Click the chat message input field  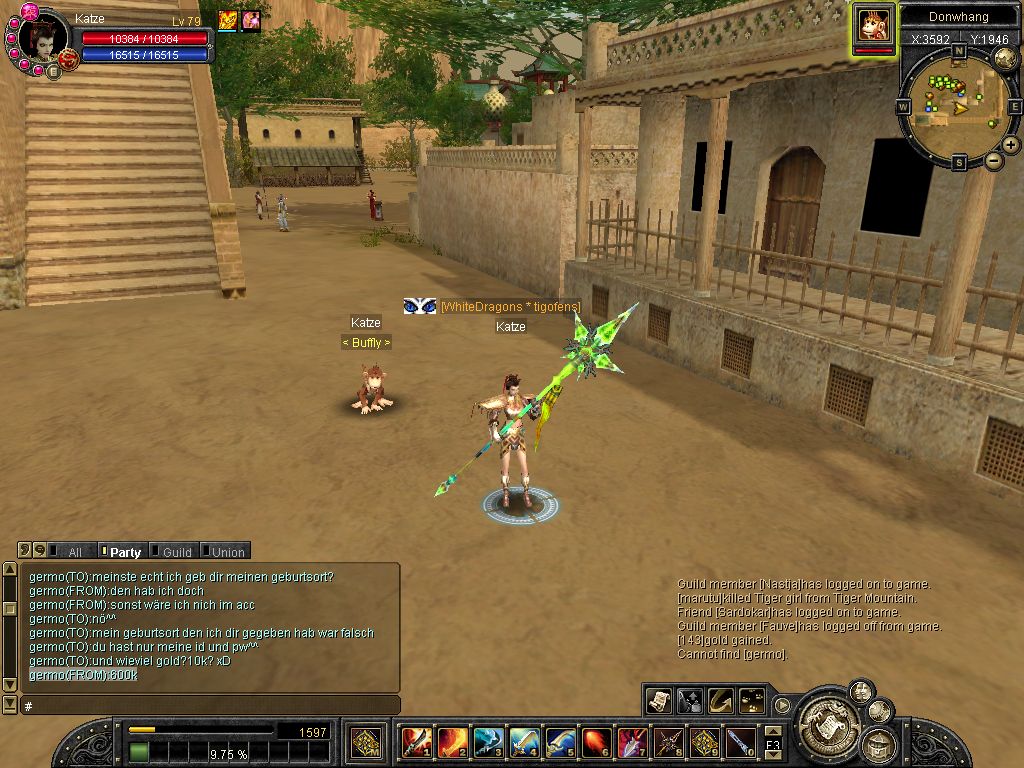click(210, 705)
